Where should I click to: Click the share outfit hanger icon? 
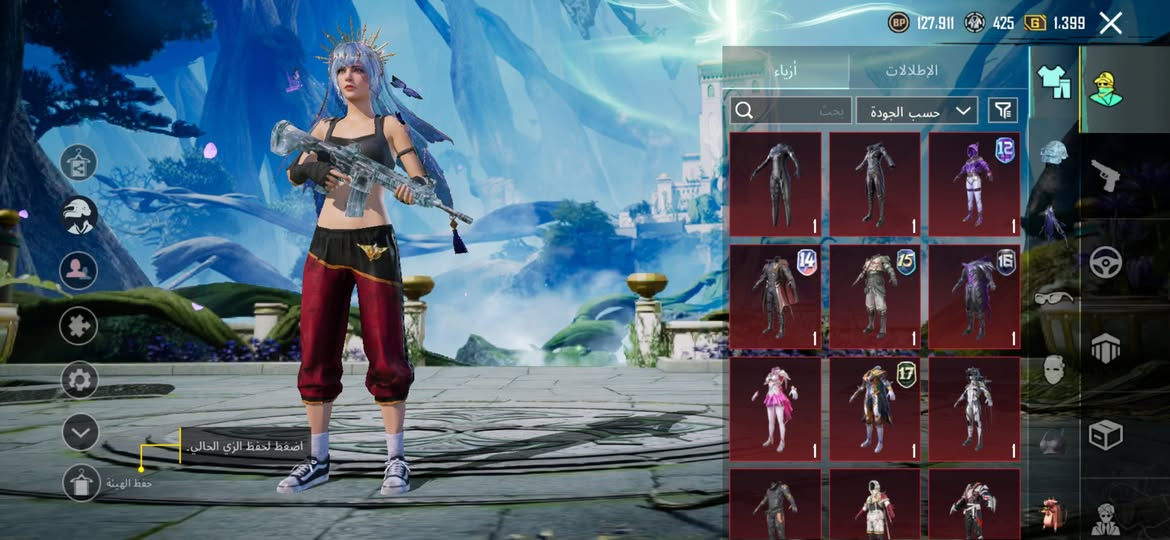(x=80, y=162)
